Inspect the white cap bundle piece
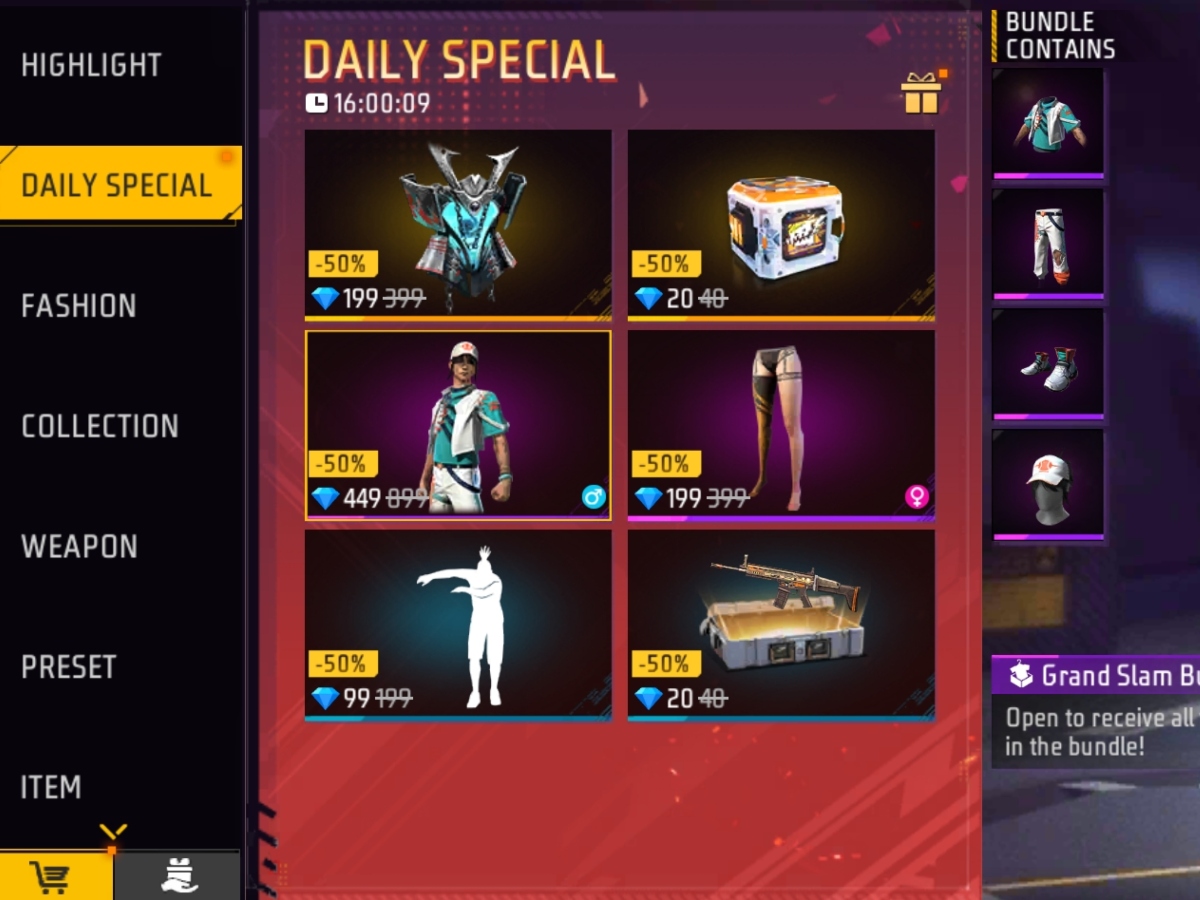This screenshot has width=1200, height=900. tap(1049, 484)
